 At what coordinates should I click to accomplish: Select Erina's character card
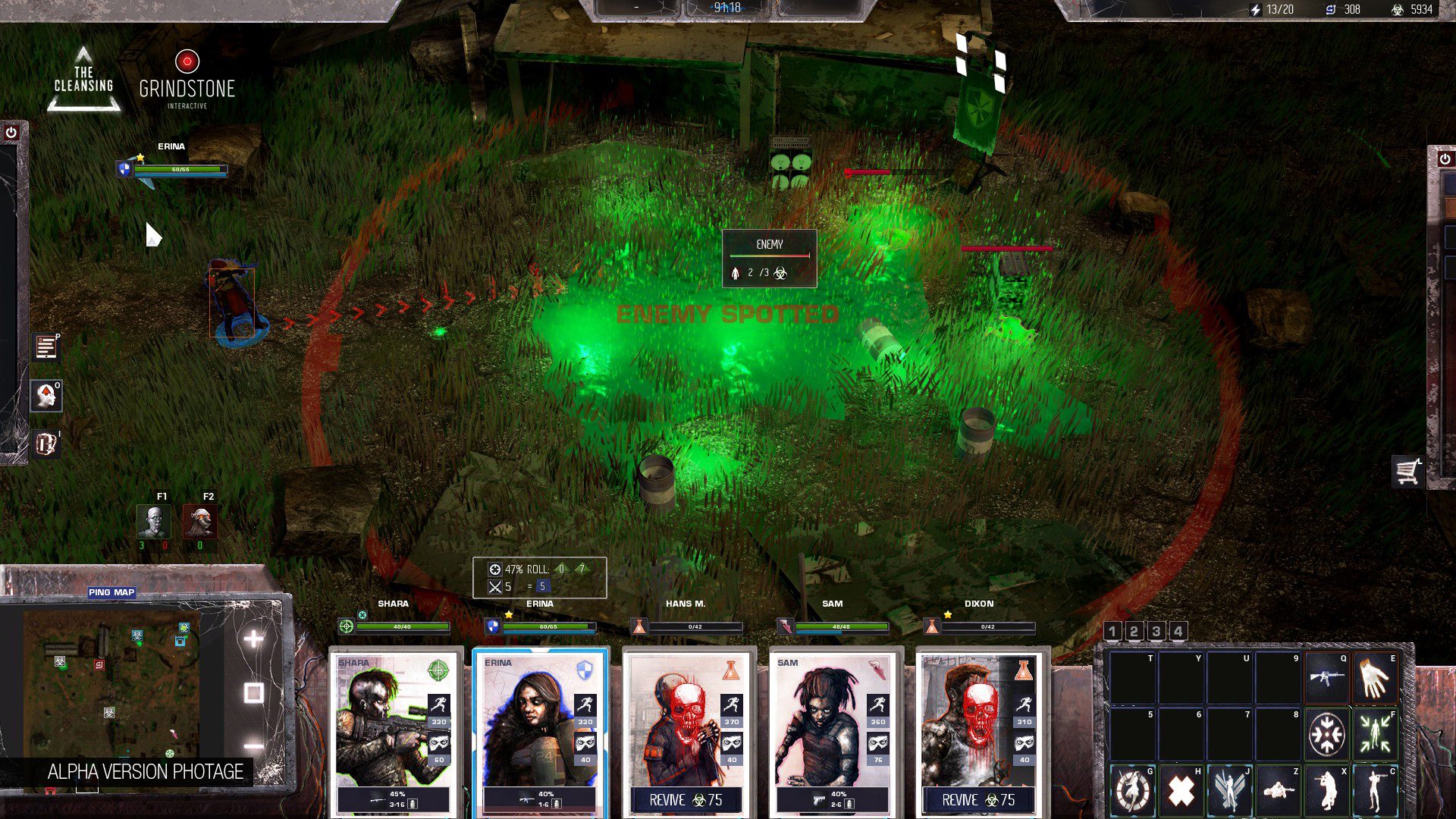540,728
